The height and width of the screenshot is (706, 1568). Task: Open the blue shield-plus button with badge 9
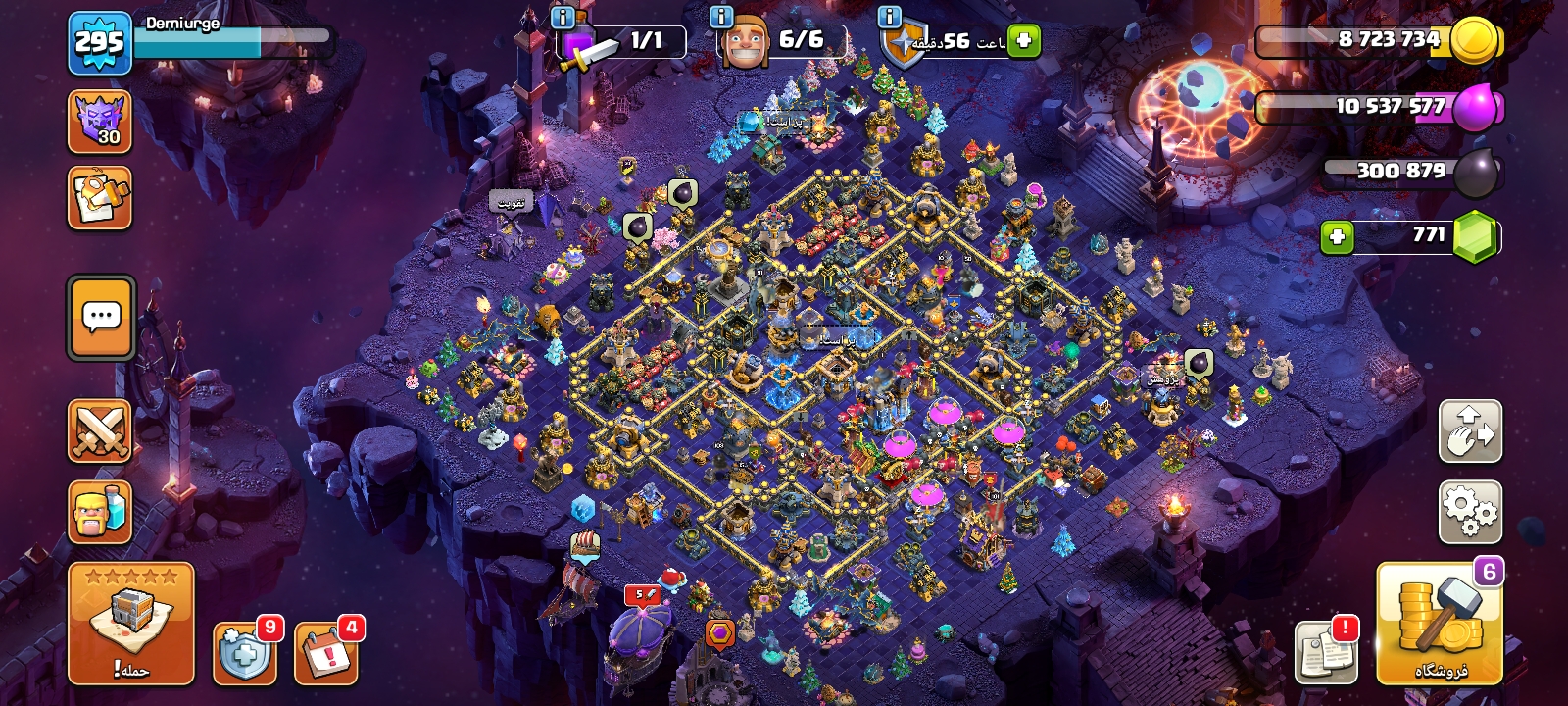coord(244,651)
